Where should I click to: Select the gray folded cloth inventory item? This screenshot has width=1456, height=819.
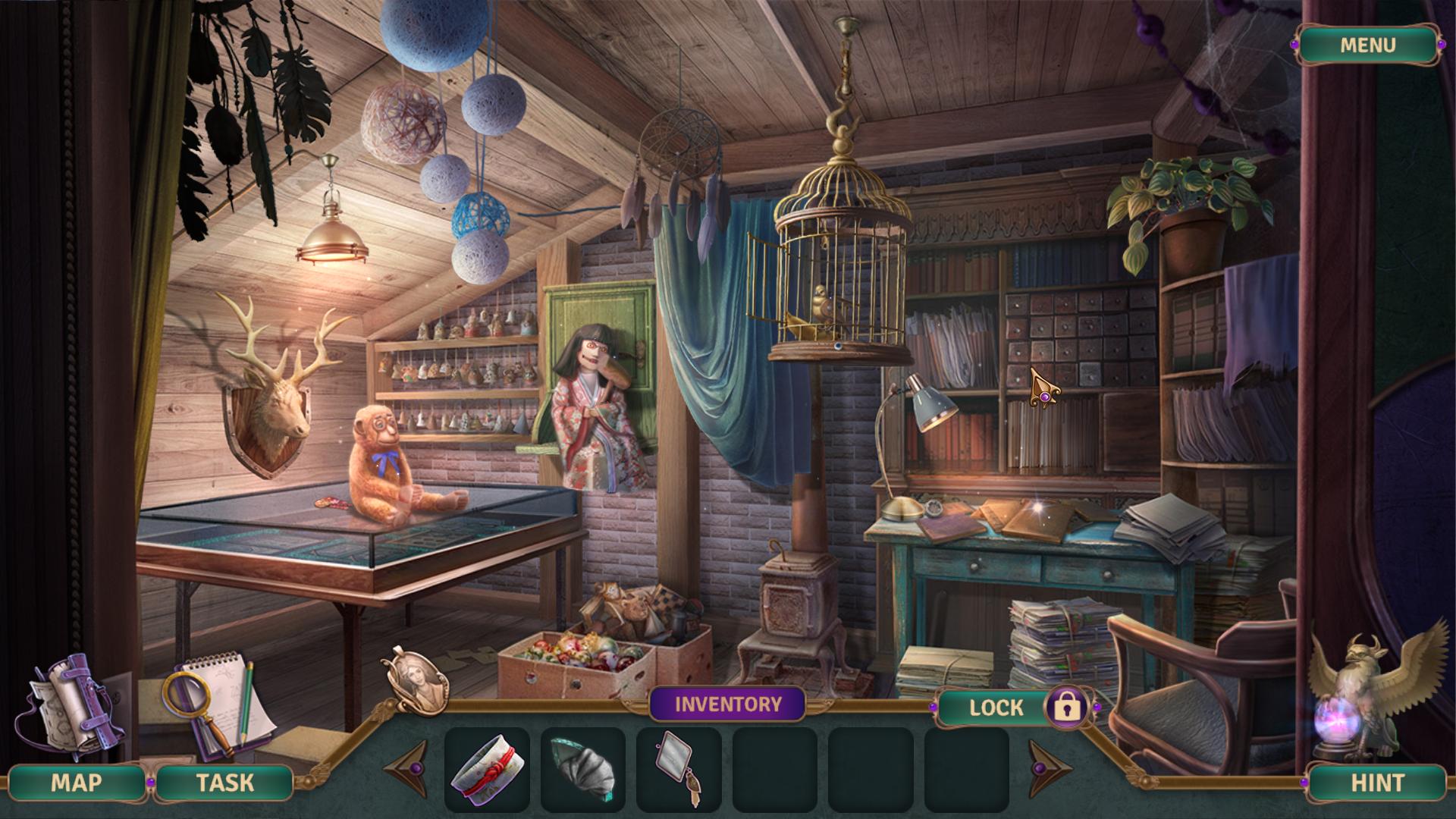(582, 767)
